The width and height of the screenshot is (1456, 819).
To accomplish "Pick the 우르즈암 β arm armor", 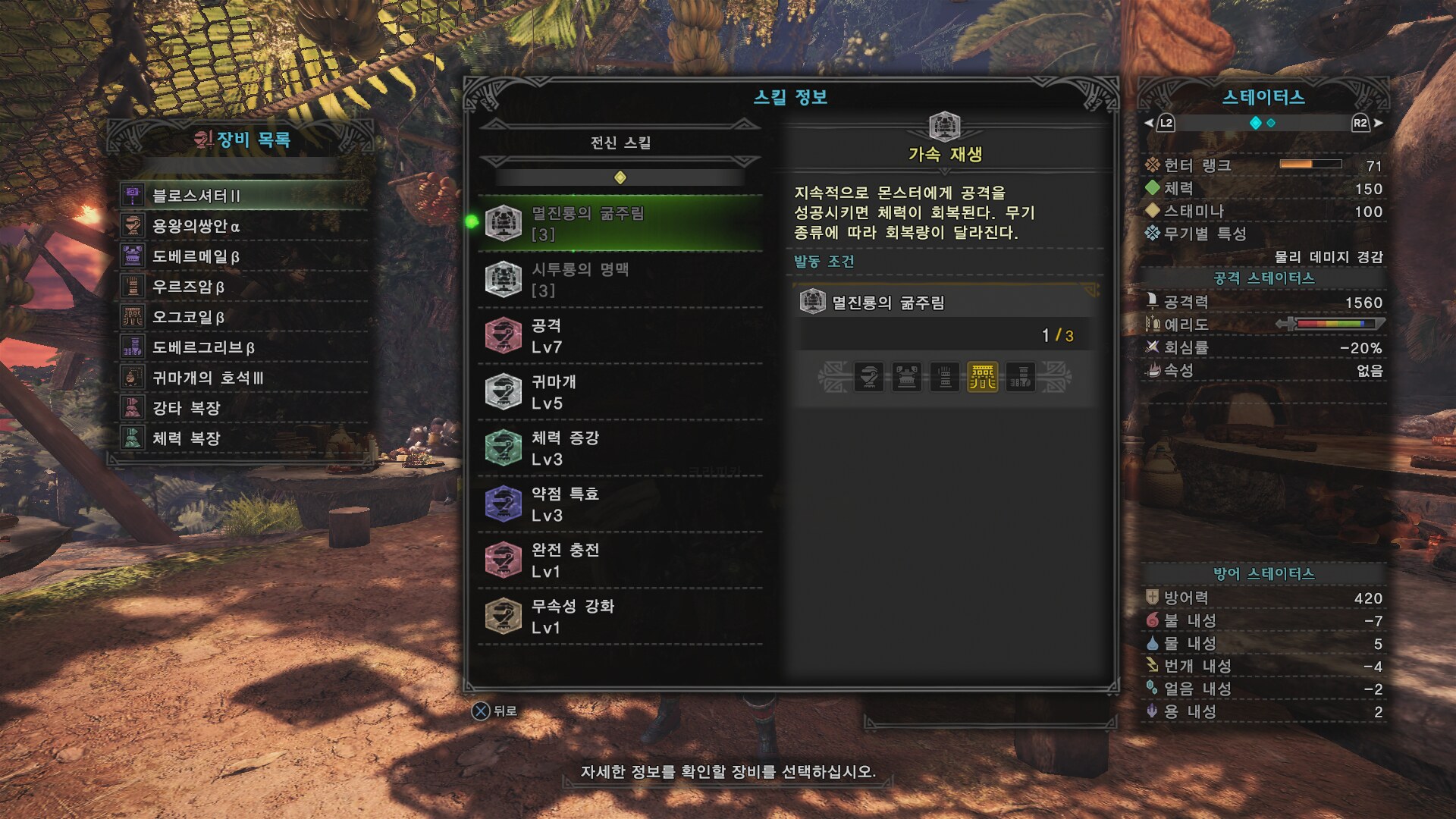I will [x=243, y=287].
